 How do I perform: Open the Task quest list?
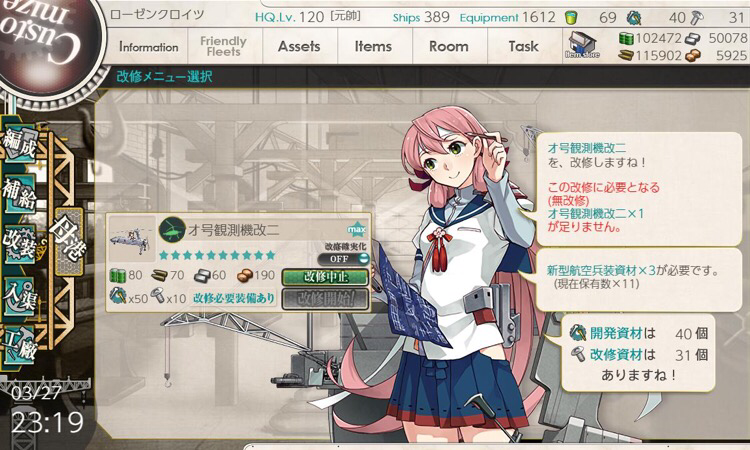pyautogui.click(x=523, y=46)
